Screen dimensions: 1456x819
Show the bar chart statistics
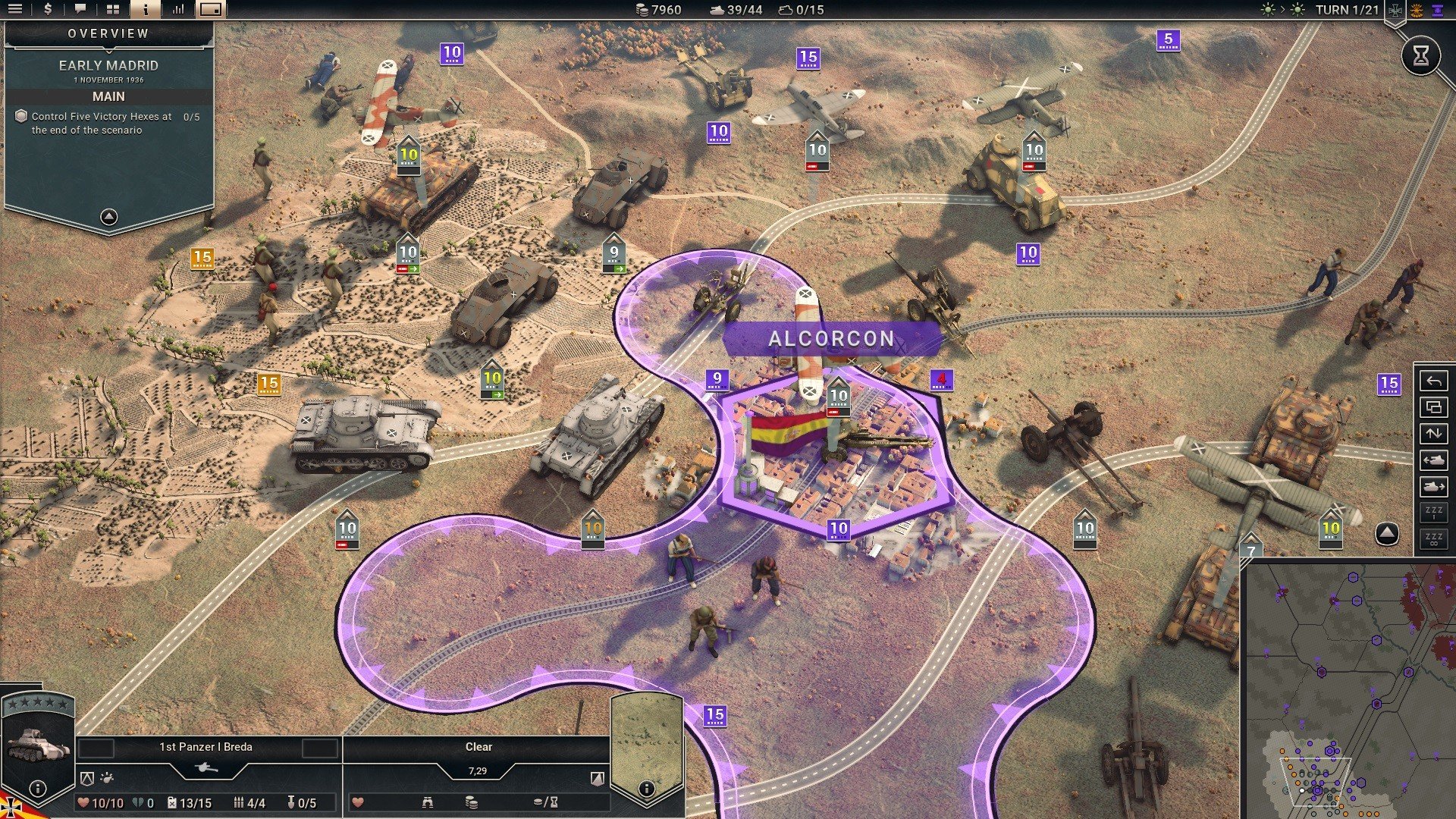click(178, 9)
